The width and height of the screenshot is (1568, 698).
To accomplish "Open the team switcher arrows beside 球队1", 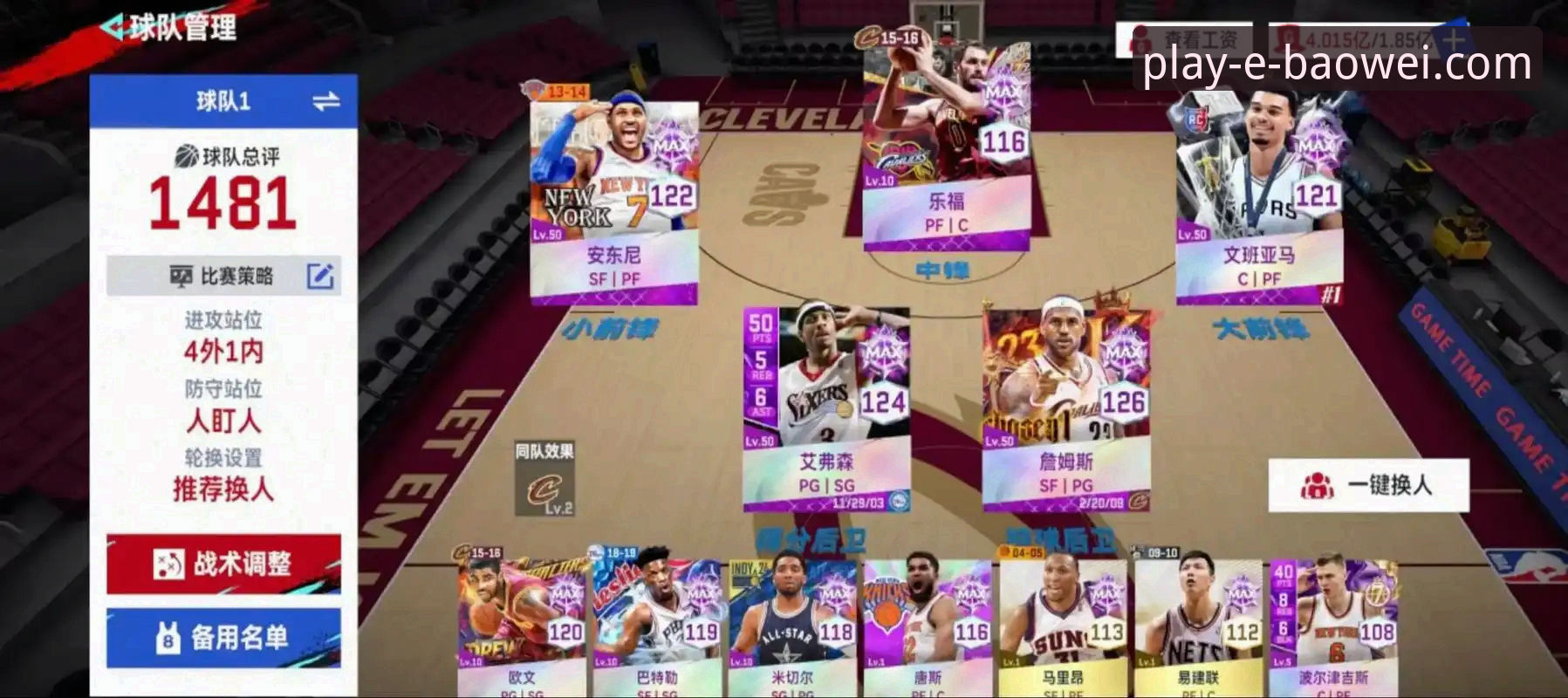I will (325, 100).
